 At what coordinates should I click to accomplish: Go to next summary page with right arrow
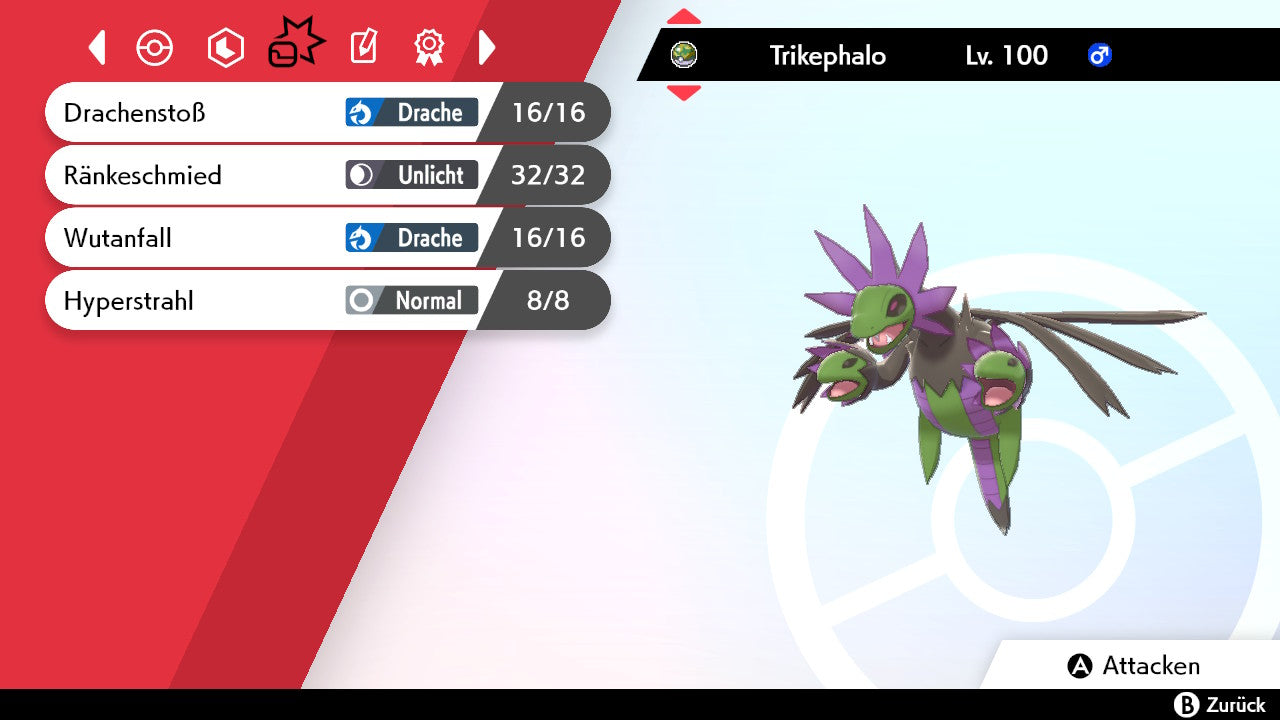[487, 48]
